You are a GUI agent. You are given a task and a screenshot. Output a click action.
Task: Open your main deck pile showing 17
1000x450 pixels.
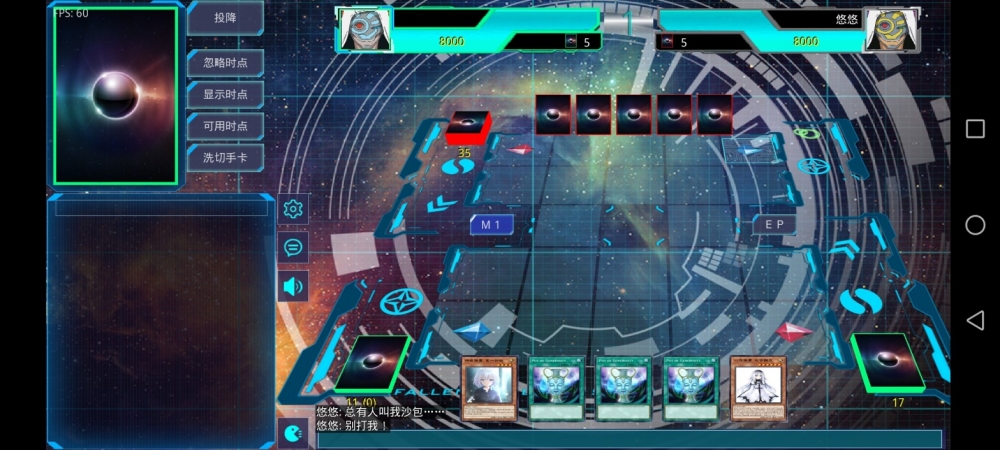coord(884,363)
